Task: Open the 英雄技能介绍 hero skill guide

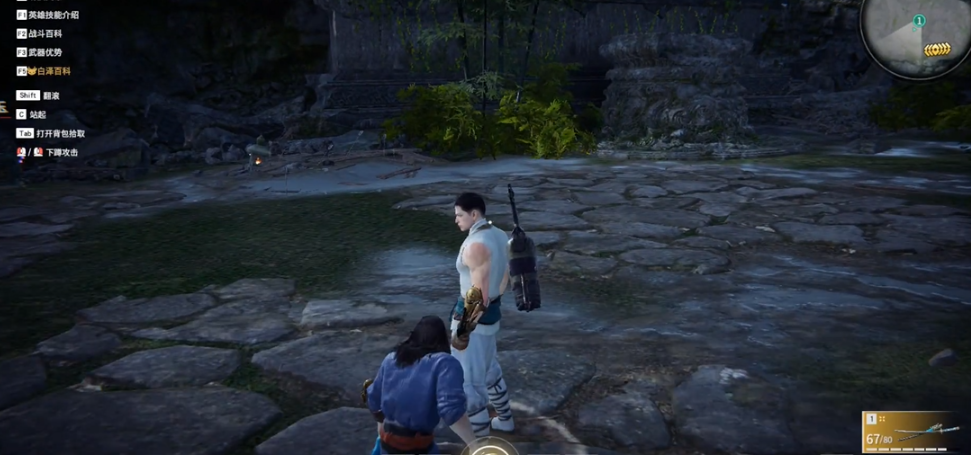Action: [x=54, y=15]
